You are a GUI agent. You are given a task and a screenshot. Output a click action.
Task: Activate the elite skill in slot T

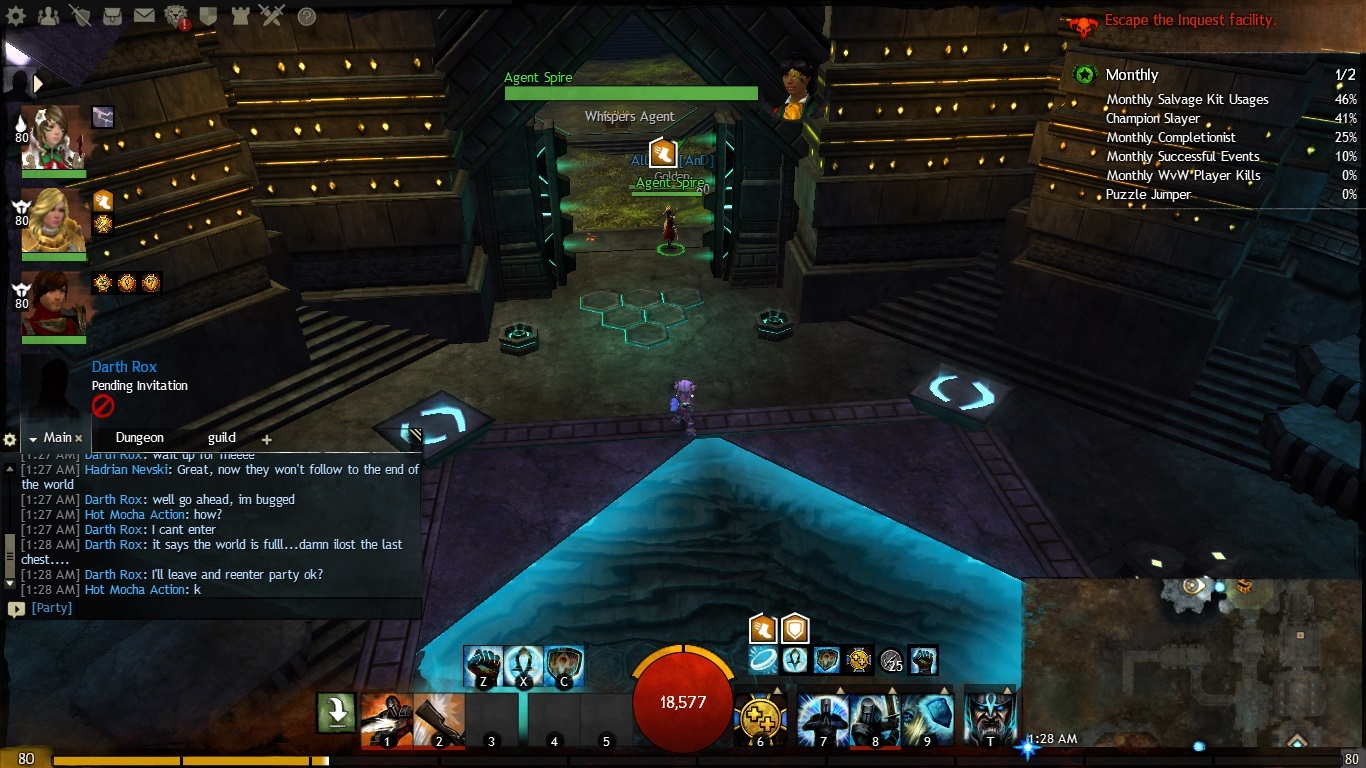click(x=990, y=719)
